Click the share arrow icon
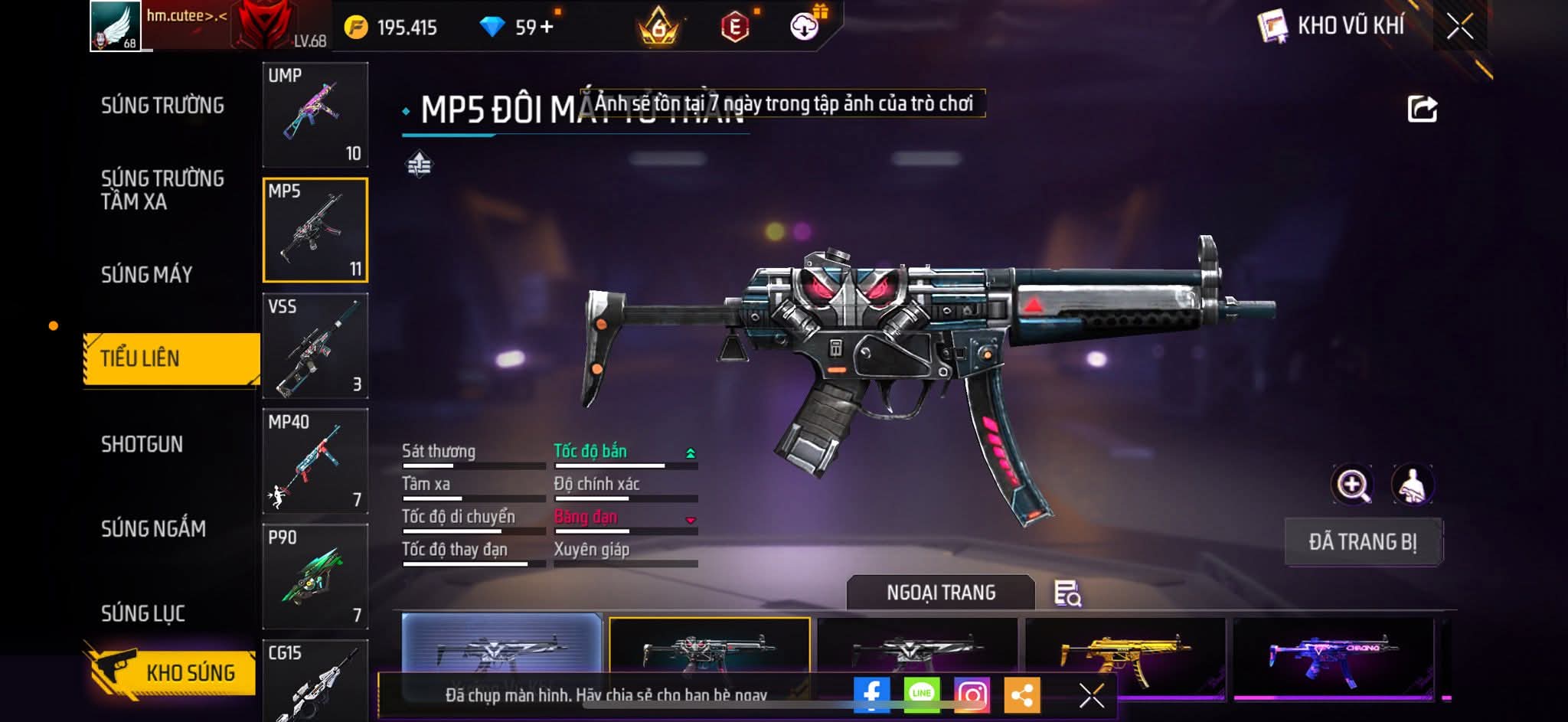The image size is (1568, 722). 1422,109
